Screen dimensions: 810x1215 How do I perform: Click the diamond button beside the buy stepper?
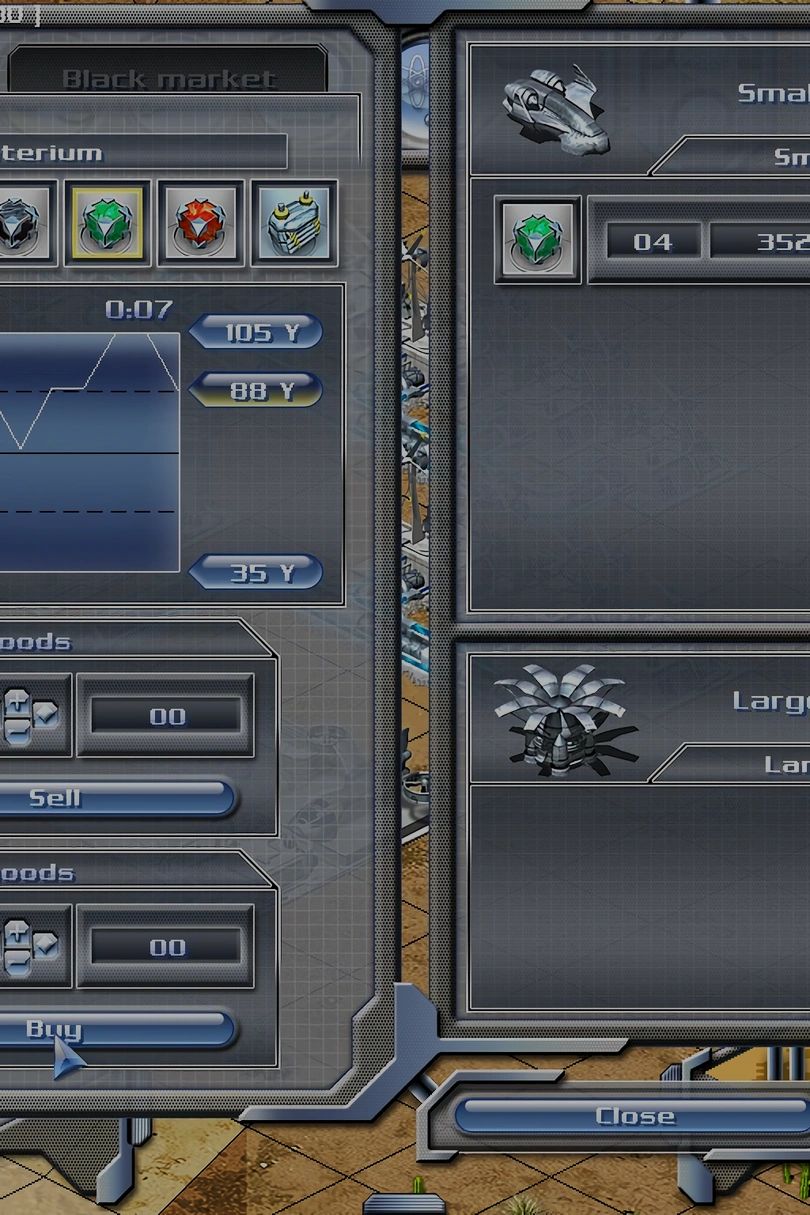45,944
